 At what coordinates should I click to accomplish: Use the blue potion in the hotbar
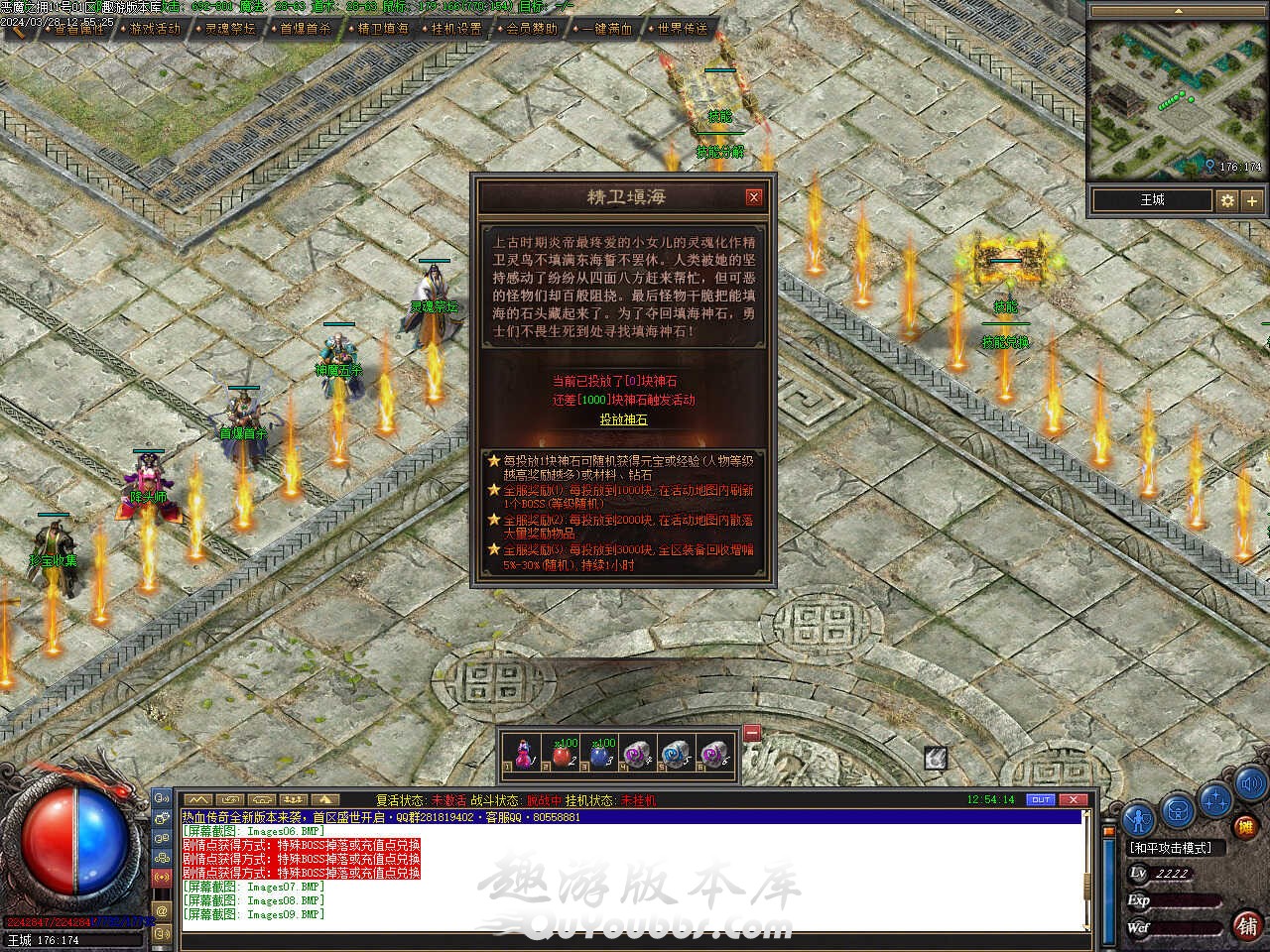coord(600,756)
